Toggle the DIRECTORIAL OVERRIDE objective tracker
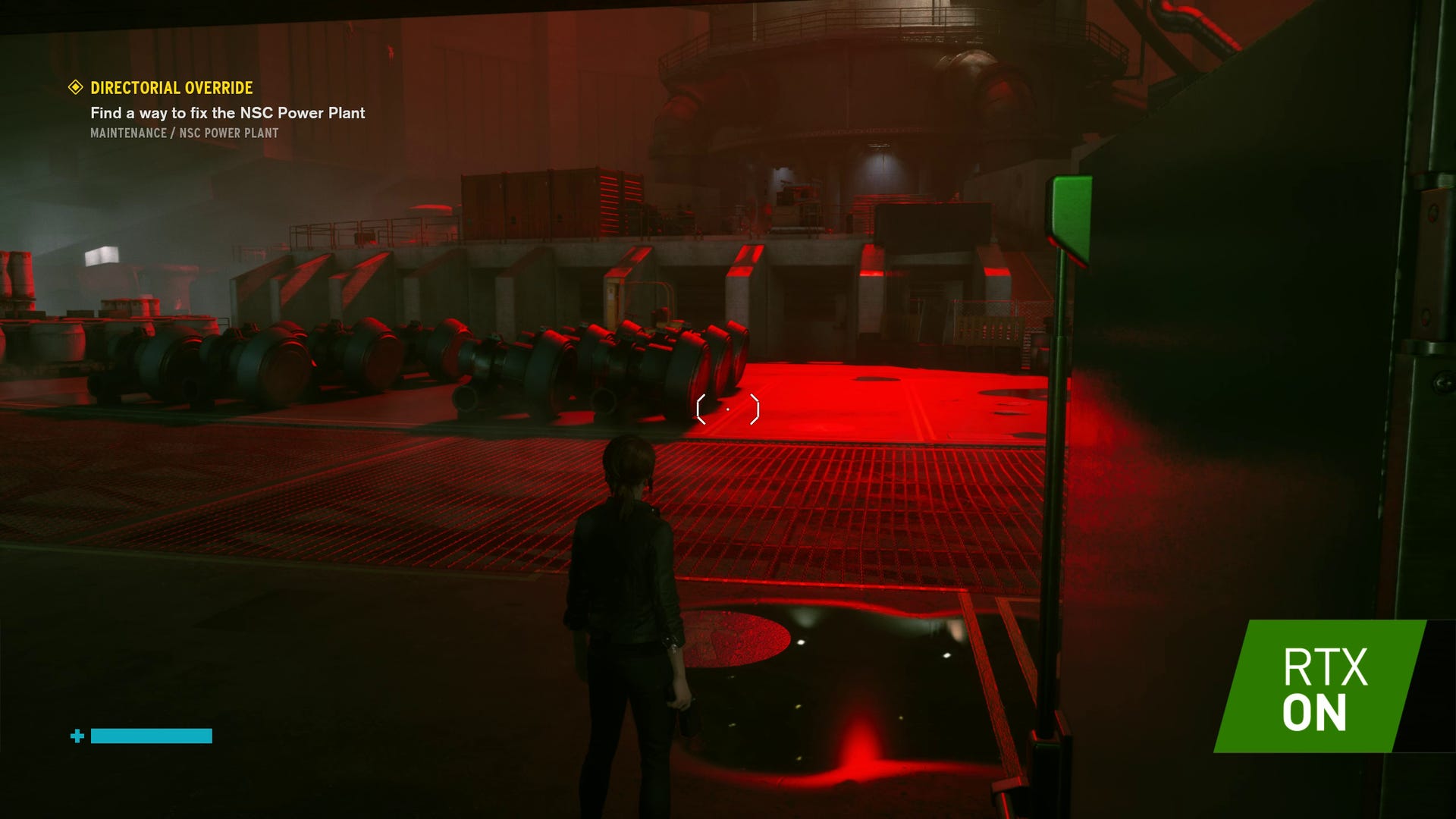1456x819 pixels. point(171,88)
